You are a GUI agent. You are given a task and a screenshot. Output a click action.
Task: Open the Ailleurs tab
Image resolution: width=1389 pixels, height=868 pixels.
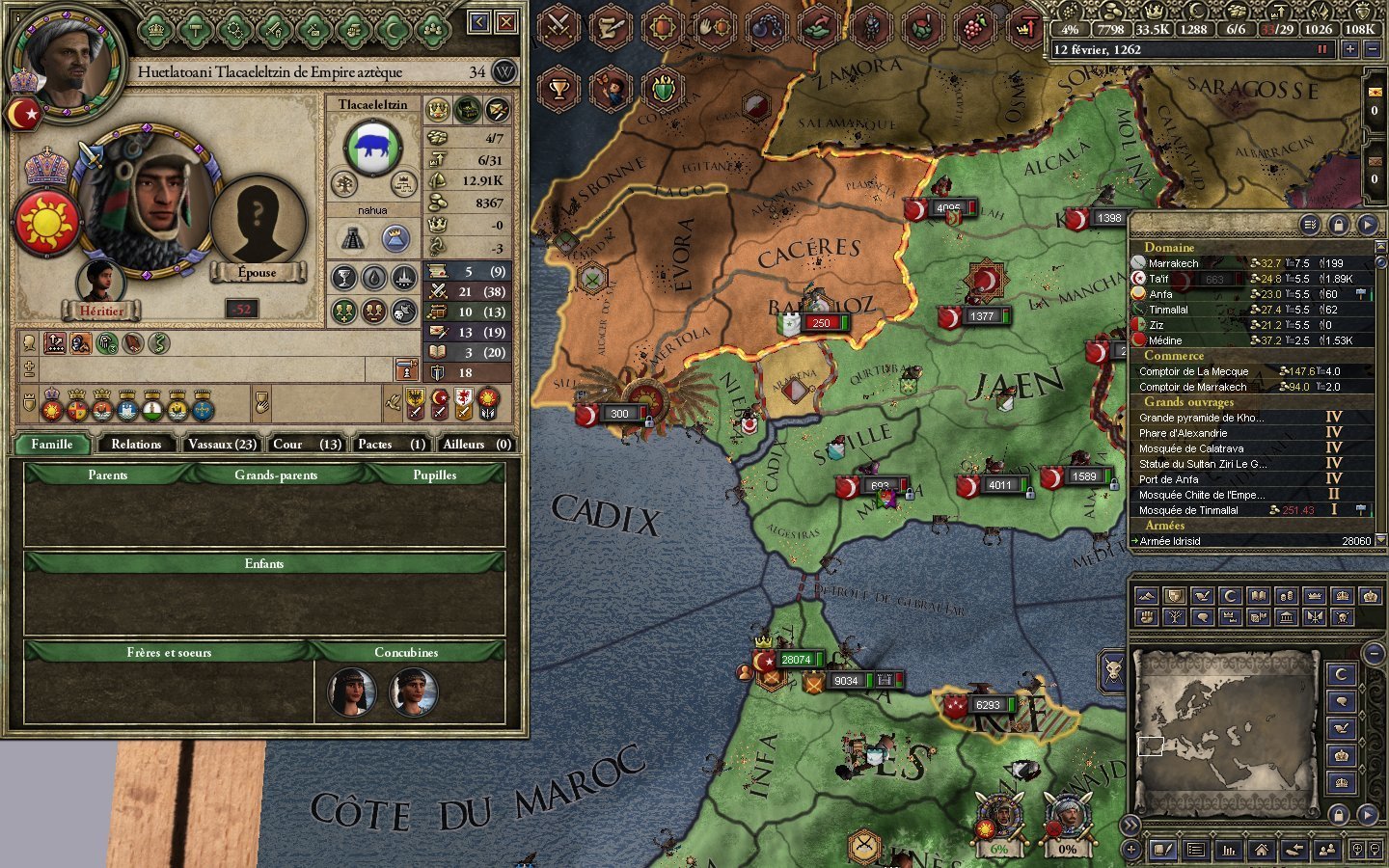[x=476, y=444]
